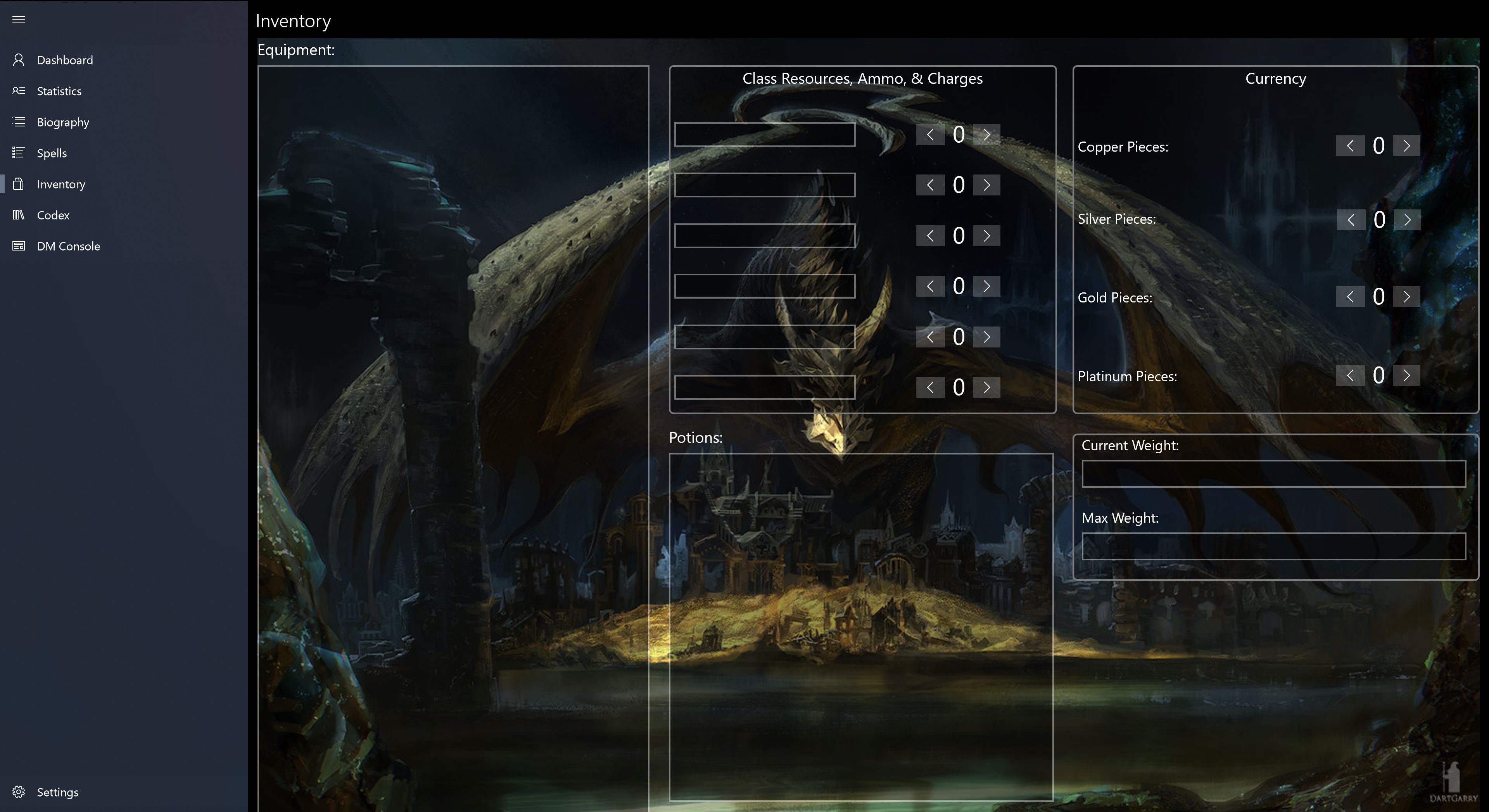Increase Platinum Pieces count
Viewport: 1489px width, 812px height.
[x=1406, y=375]
